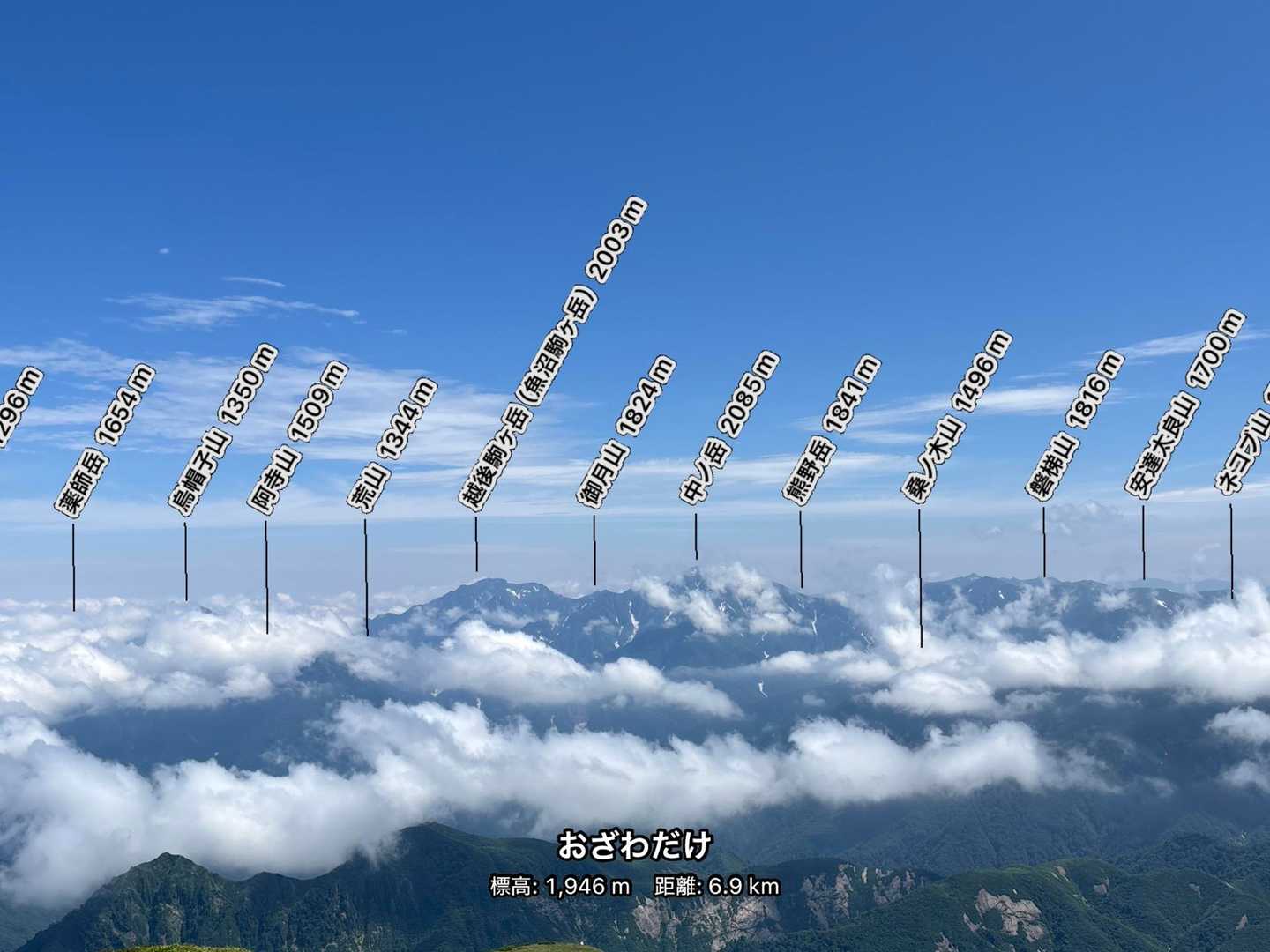Select the 中ノ岳 2085m peak label
Screen dimensions: 1270x952
pyautogui.click(x=729, y=428)
